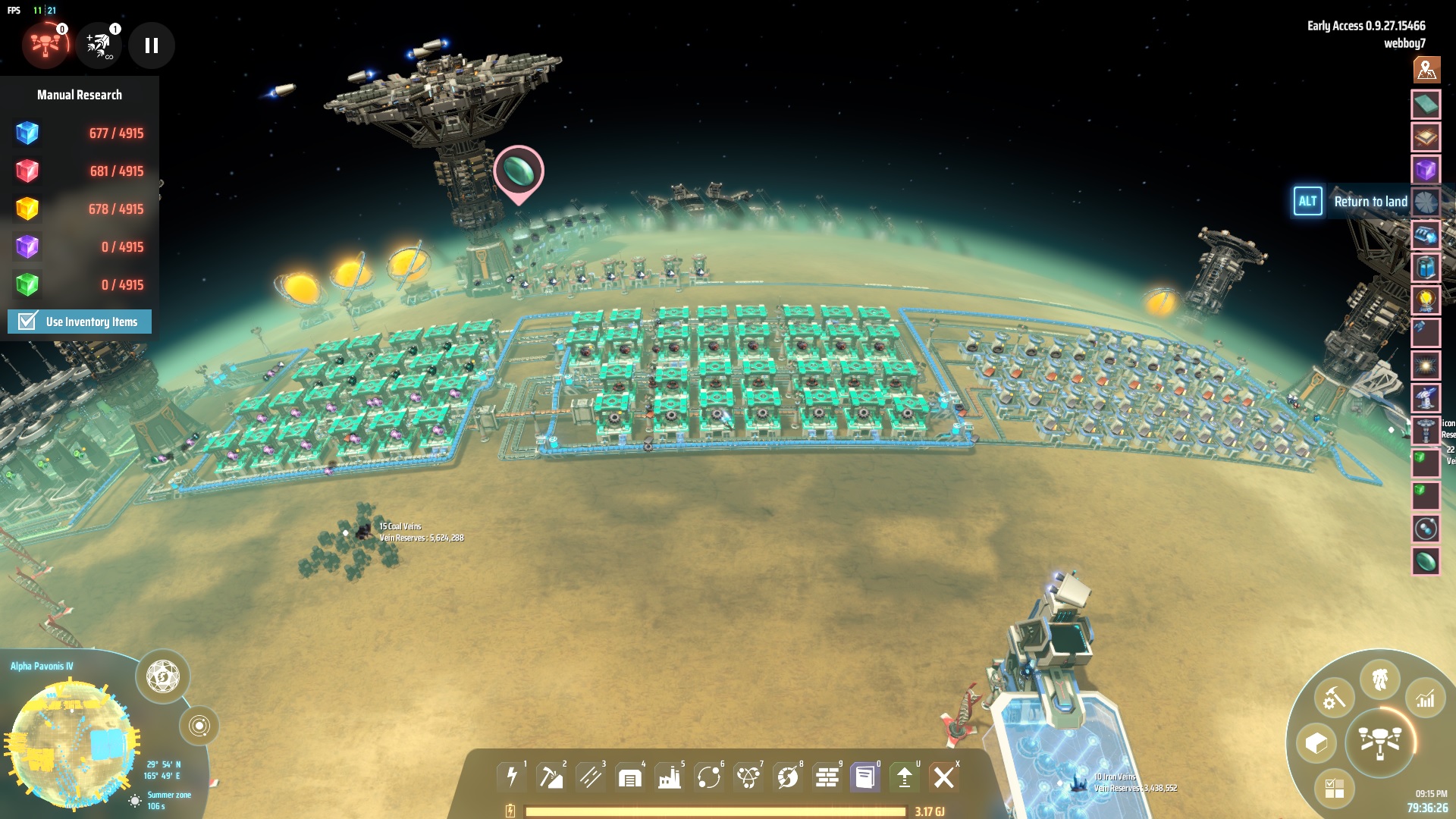
Task: Open the Dyson sphere view button
Action: click(162, 676)
